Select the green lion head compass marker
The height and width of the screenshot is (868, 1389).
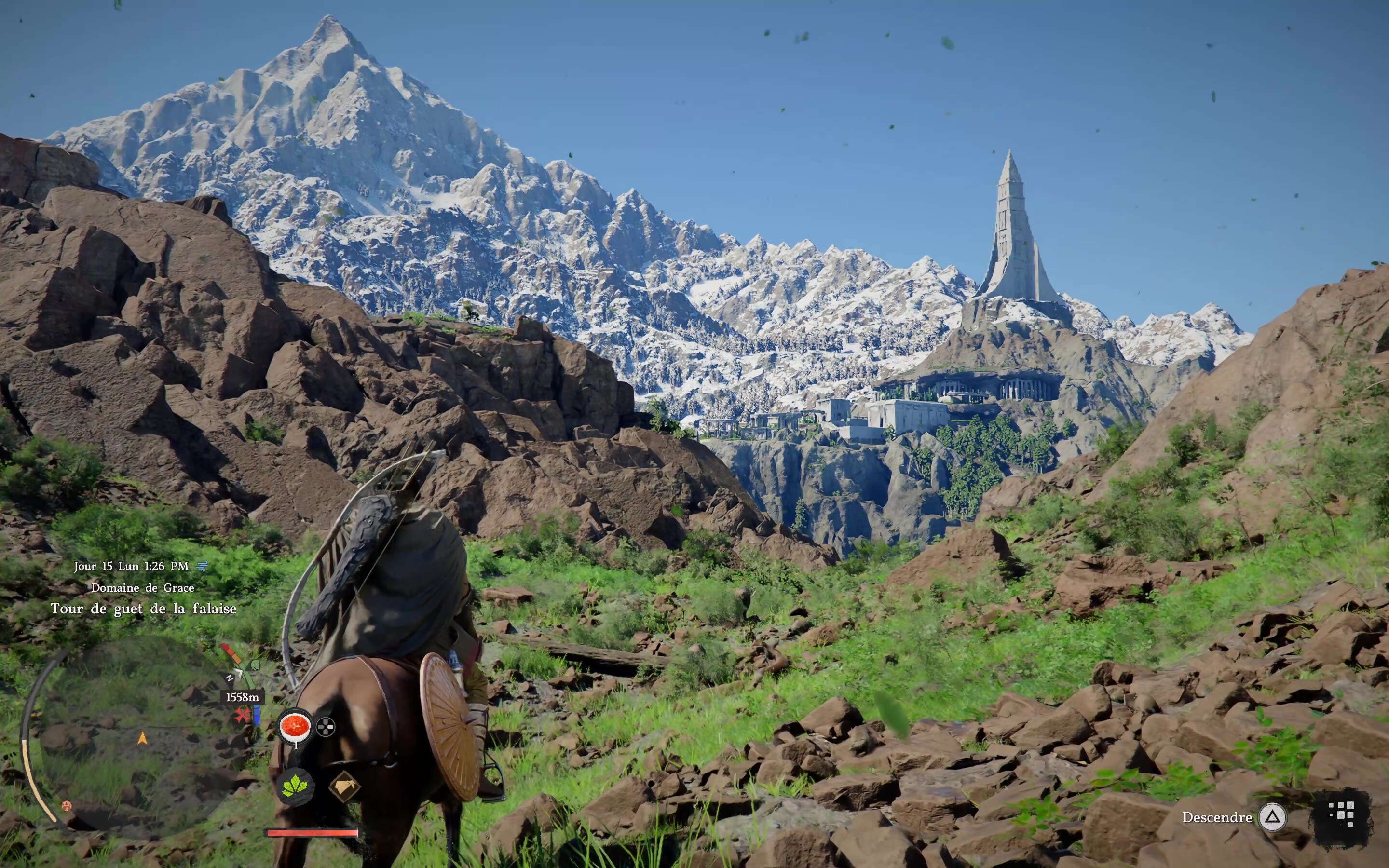[255, 665]
